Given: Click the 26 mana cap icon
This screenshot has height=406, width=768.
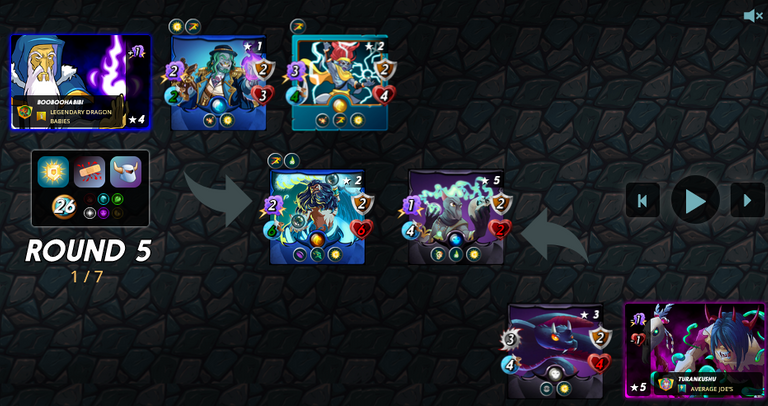Looking at the screenshot, I should [x=64, y=206].
